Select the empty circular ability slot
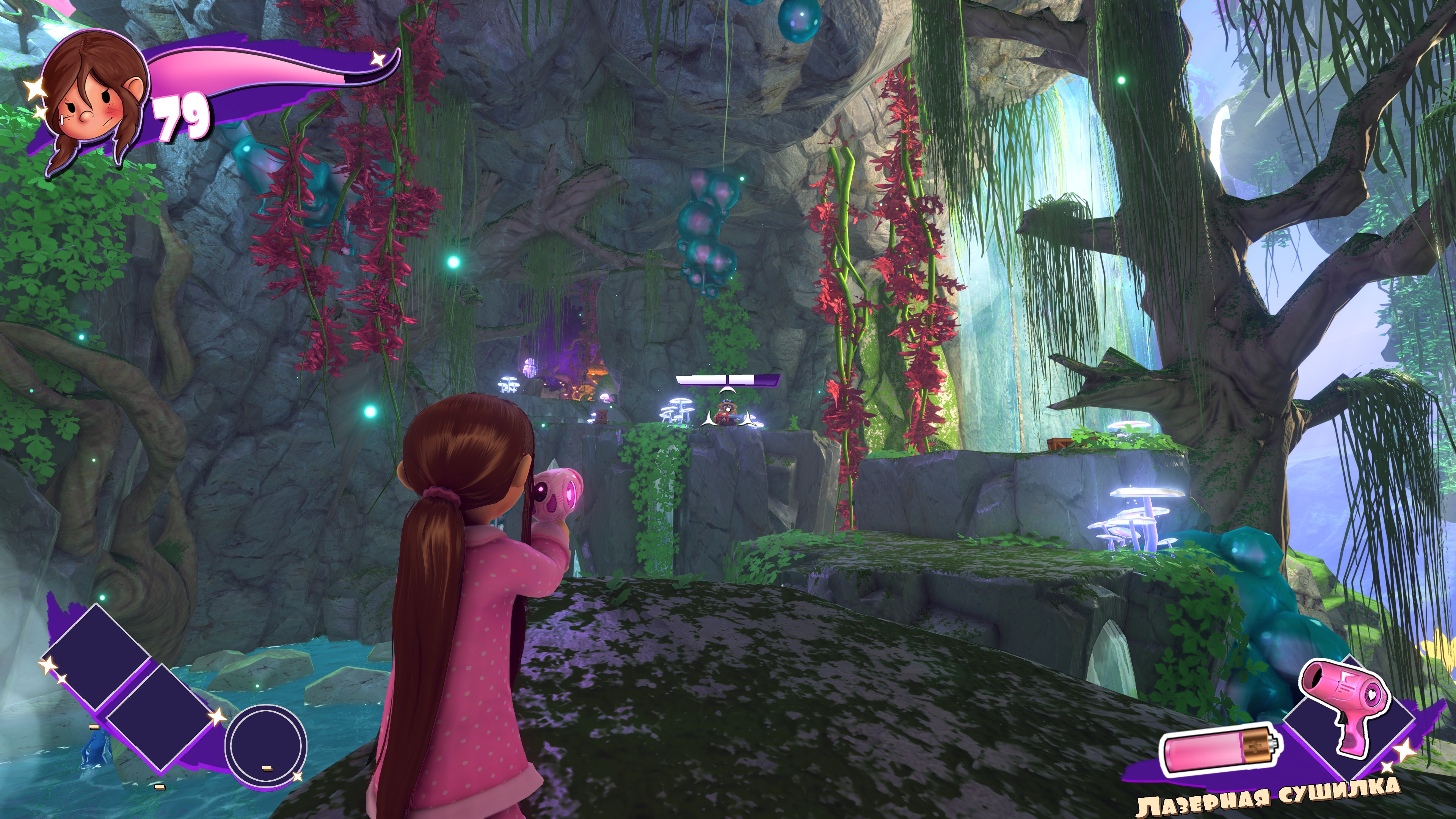The width and height of the screenshot is (1456, 819). 266,745
